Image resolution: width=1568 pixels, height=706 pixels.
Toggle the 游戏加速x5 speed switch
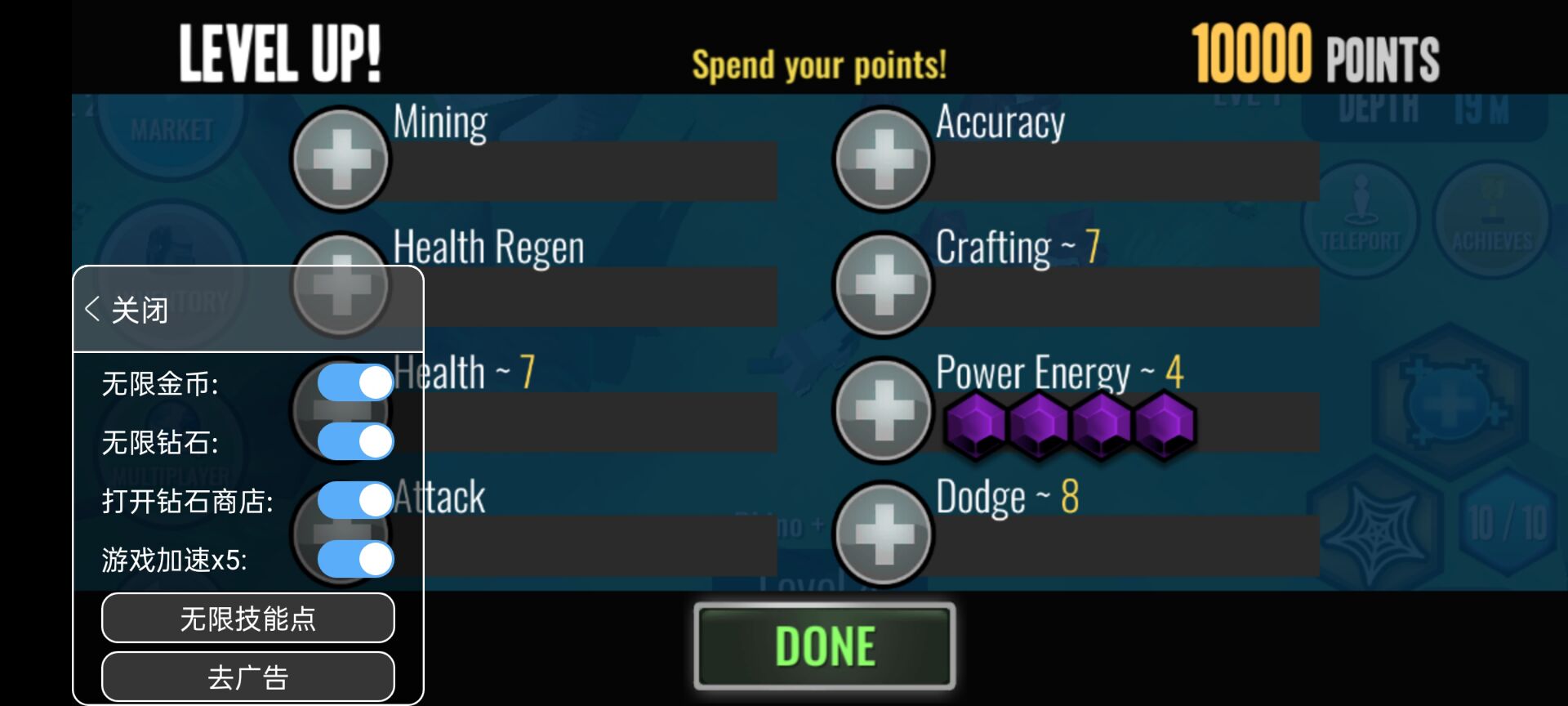(x=355, y=560)
